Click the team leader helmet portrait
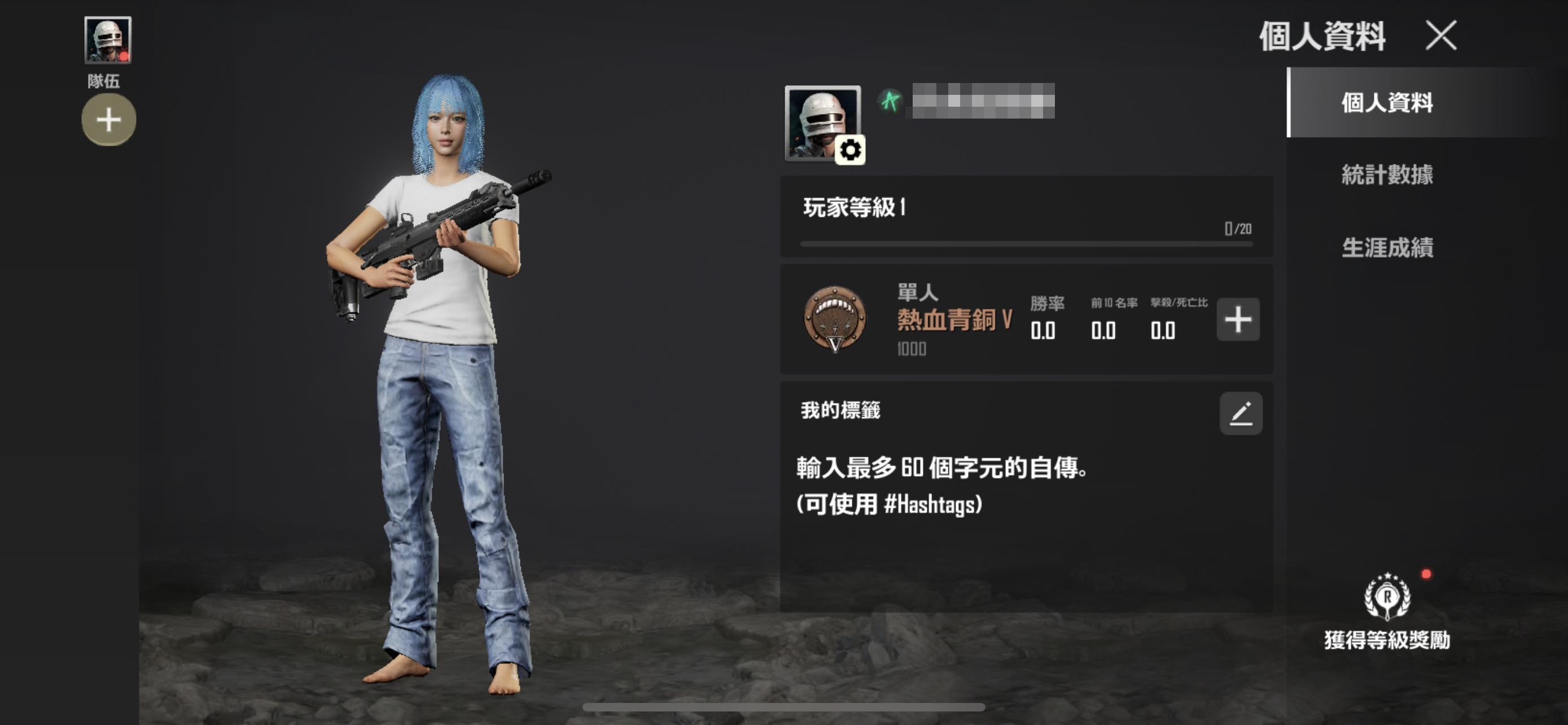Viewport: 1568px width, 725px height. 108,40
